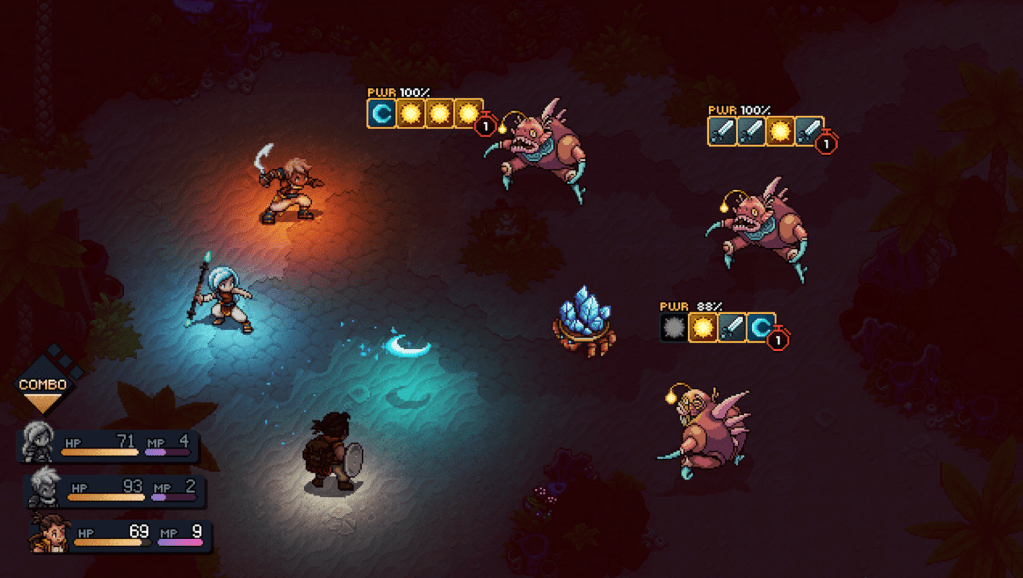The image size is (1023, 578).
Task: Click the moon lock beside three sun locks
Action: tap(381, 114)
